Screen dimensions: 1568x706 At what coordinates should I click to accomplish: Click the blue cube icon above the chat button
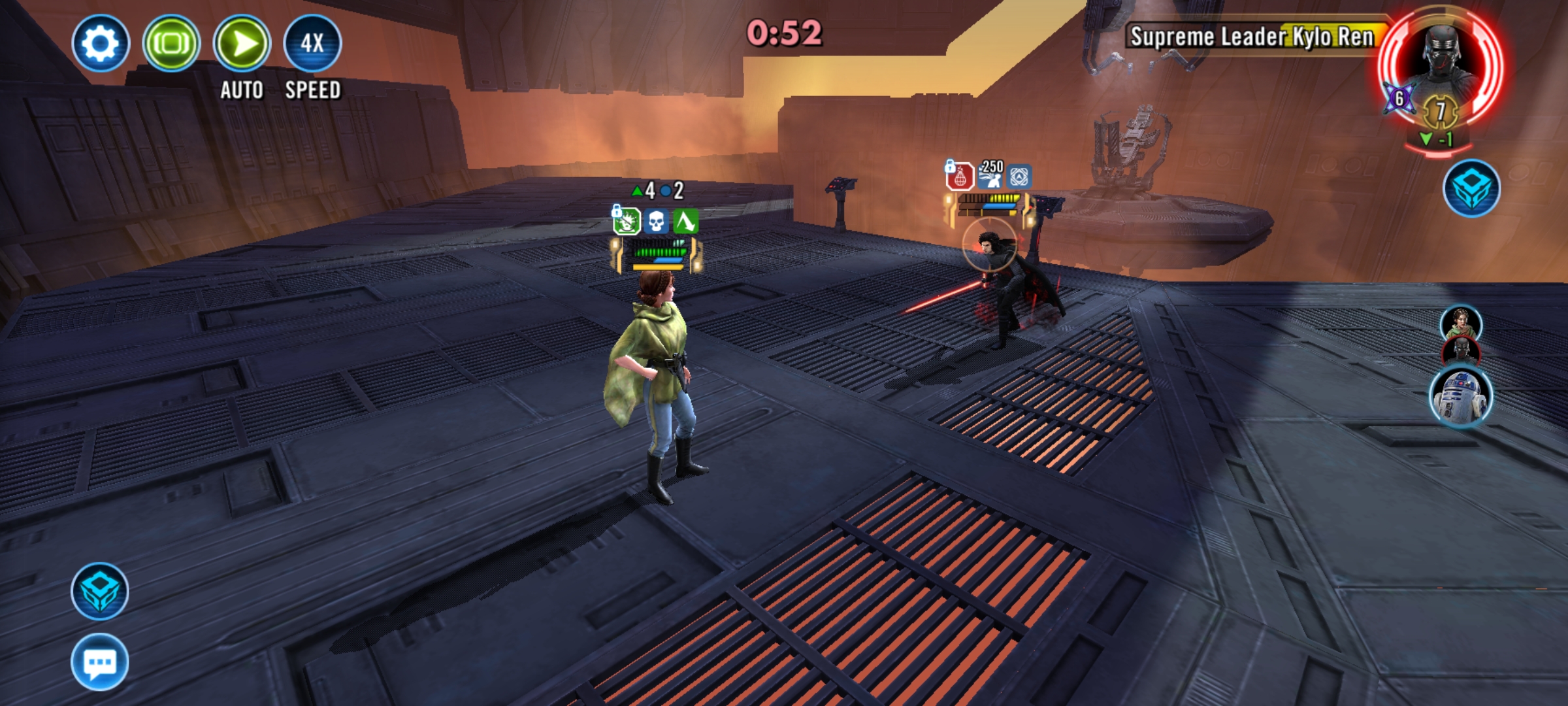(x=99, y=591)
